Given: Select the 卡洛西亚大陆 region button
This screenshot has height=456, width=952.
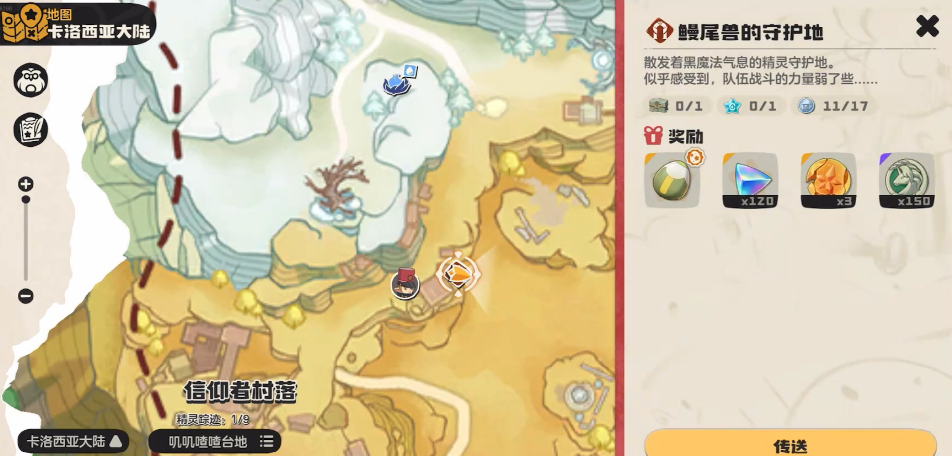Looking at the screenshot, I should click(74, 441).
